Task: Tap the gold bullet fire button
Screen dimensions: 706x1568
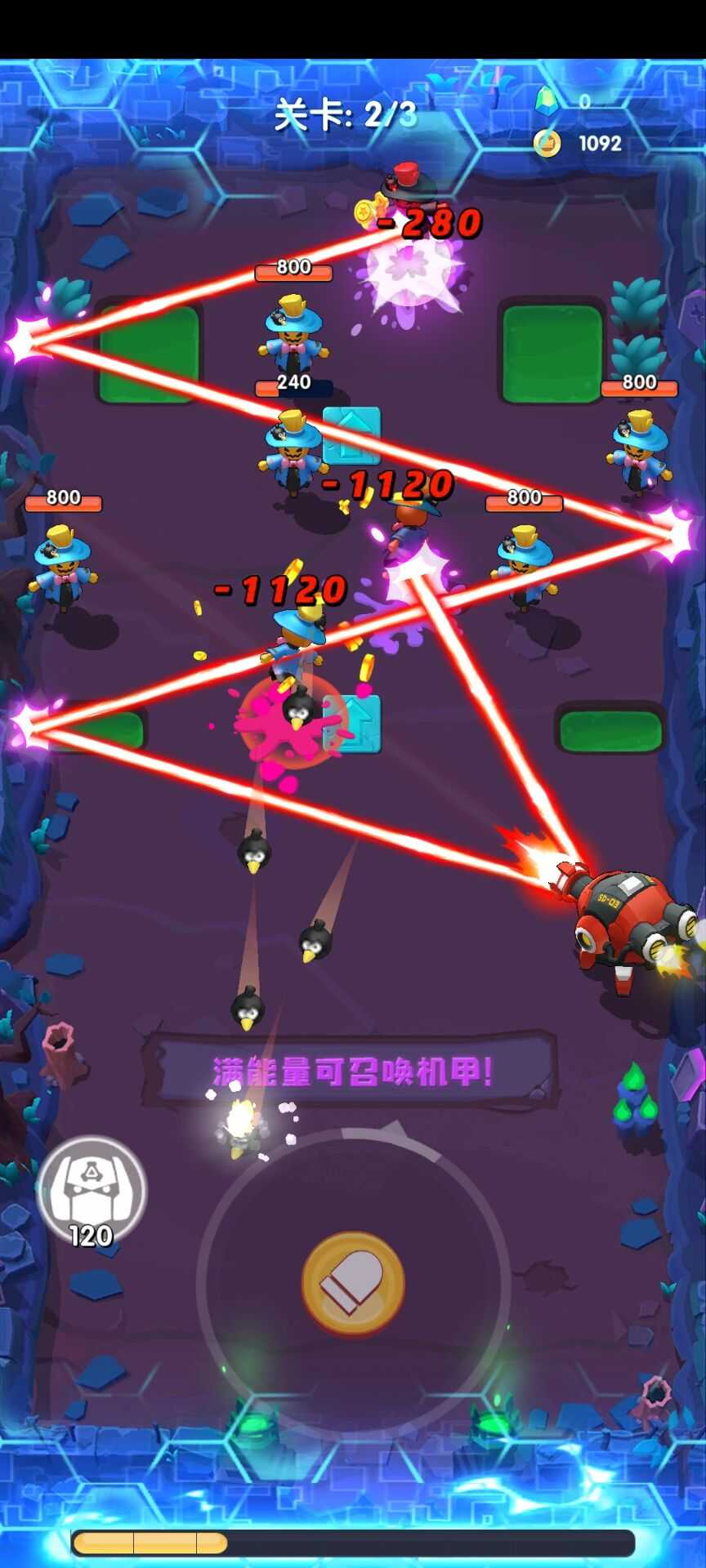Action: pos(353,1283)
